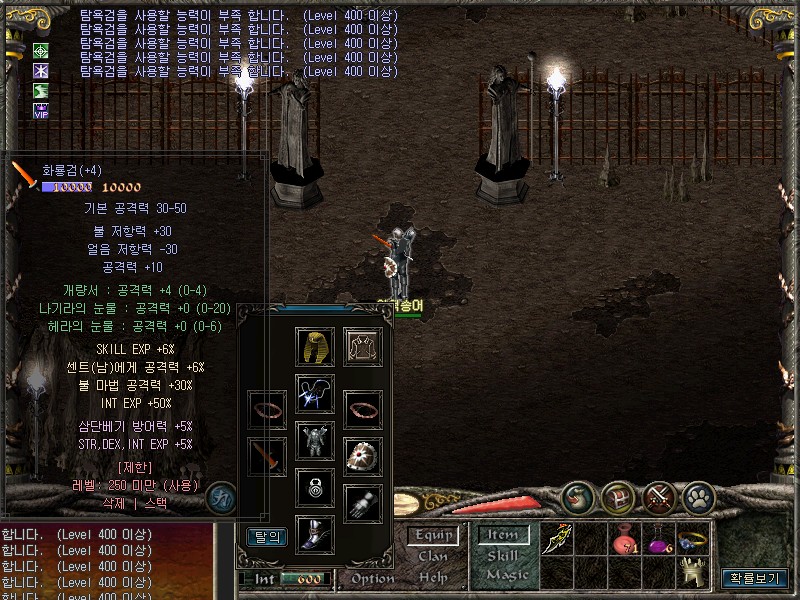800x600 pixels.
Task: Switch to the Item tab
Action: coord(503,535)
